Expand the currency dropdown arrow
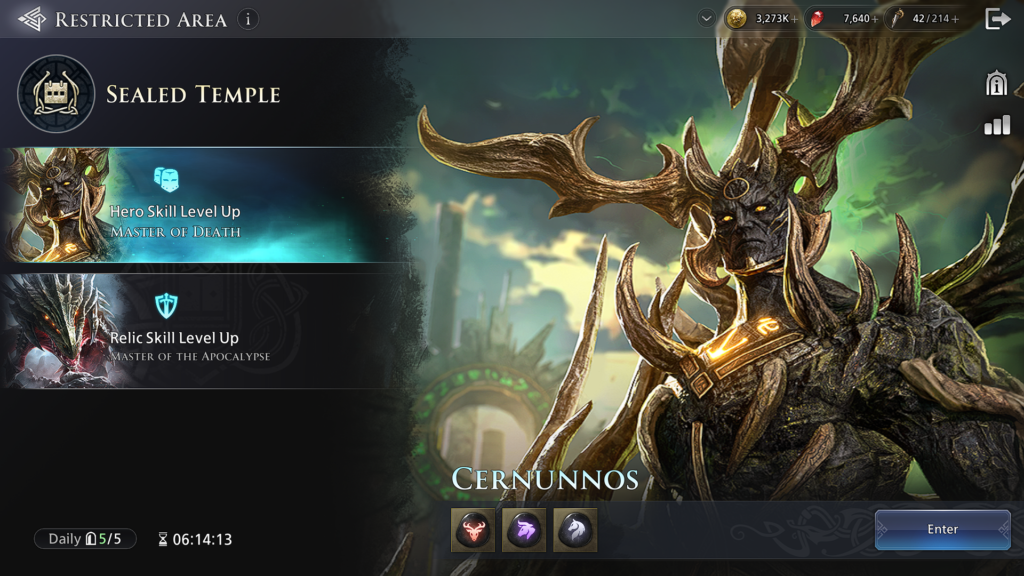 pyautogui.click(x=707, y=19)
